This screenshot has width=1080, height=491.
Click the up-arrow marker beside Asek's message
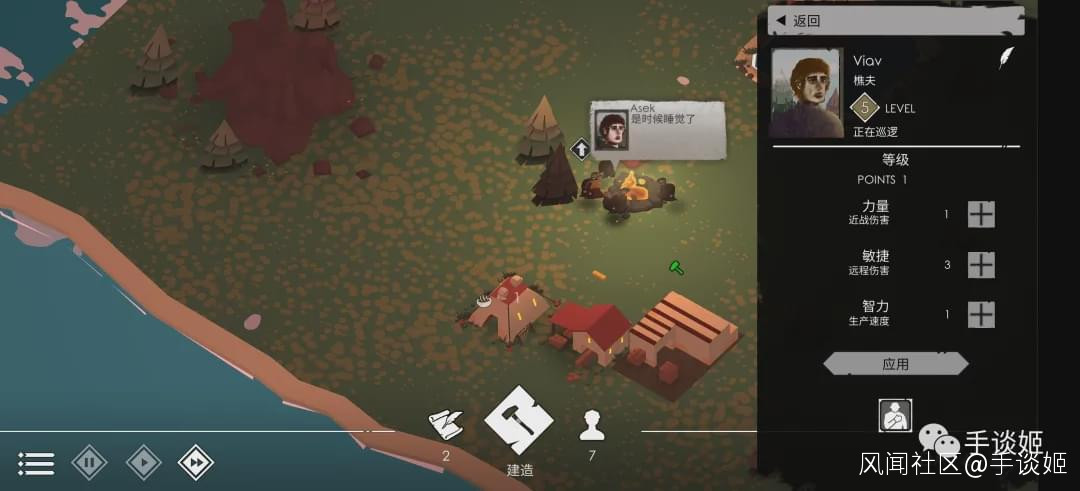(580, 150)
